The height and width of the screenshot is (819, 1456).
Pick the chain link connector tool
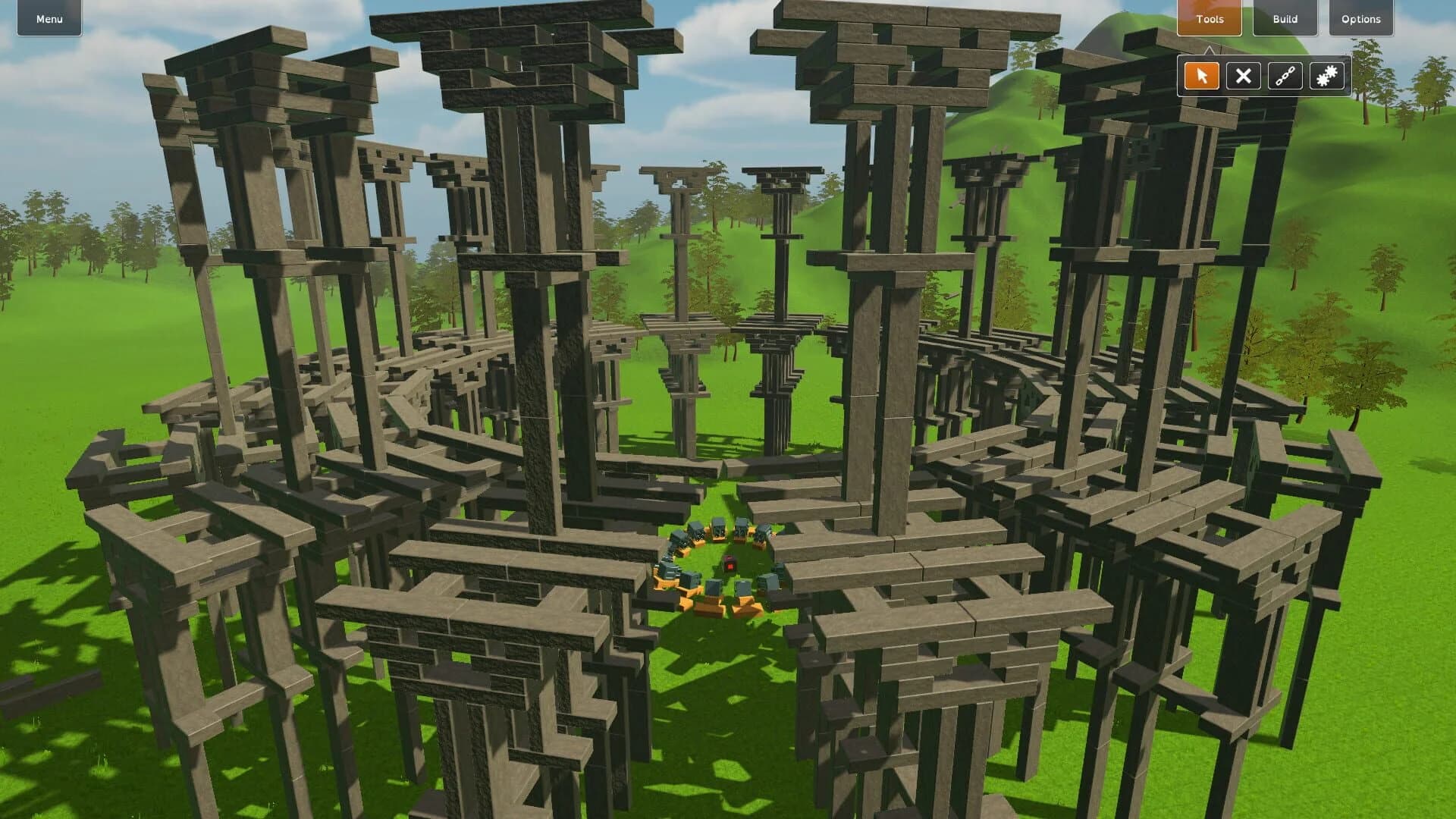pos(1285,75)
